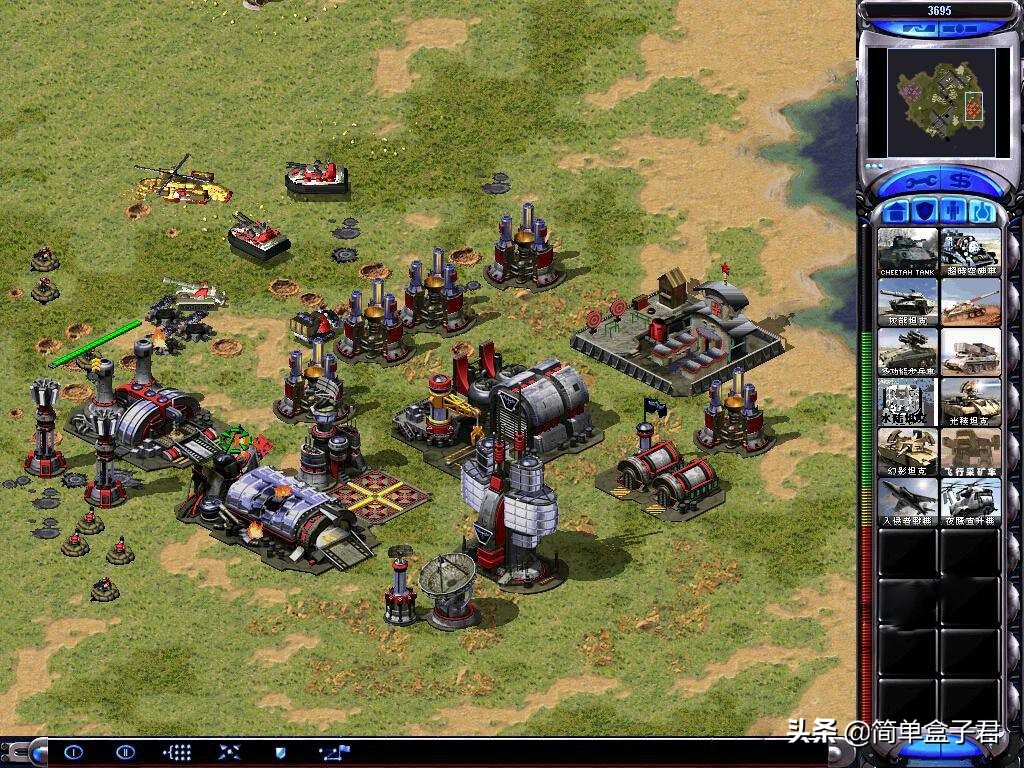Image resolution: width=1024 pixels, height=768 pixels.
Task: Select team one from the command bar
Action: (x=74, y=752)
